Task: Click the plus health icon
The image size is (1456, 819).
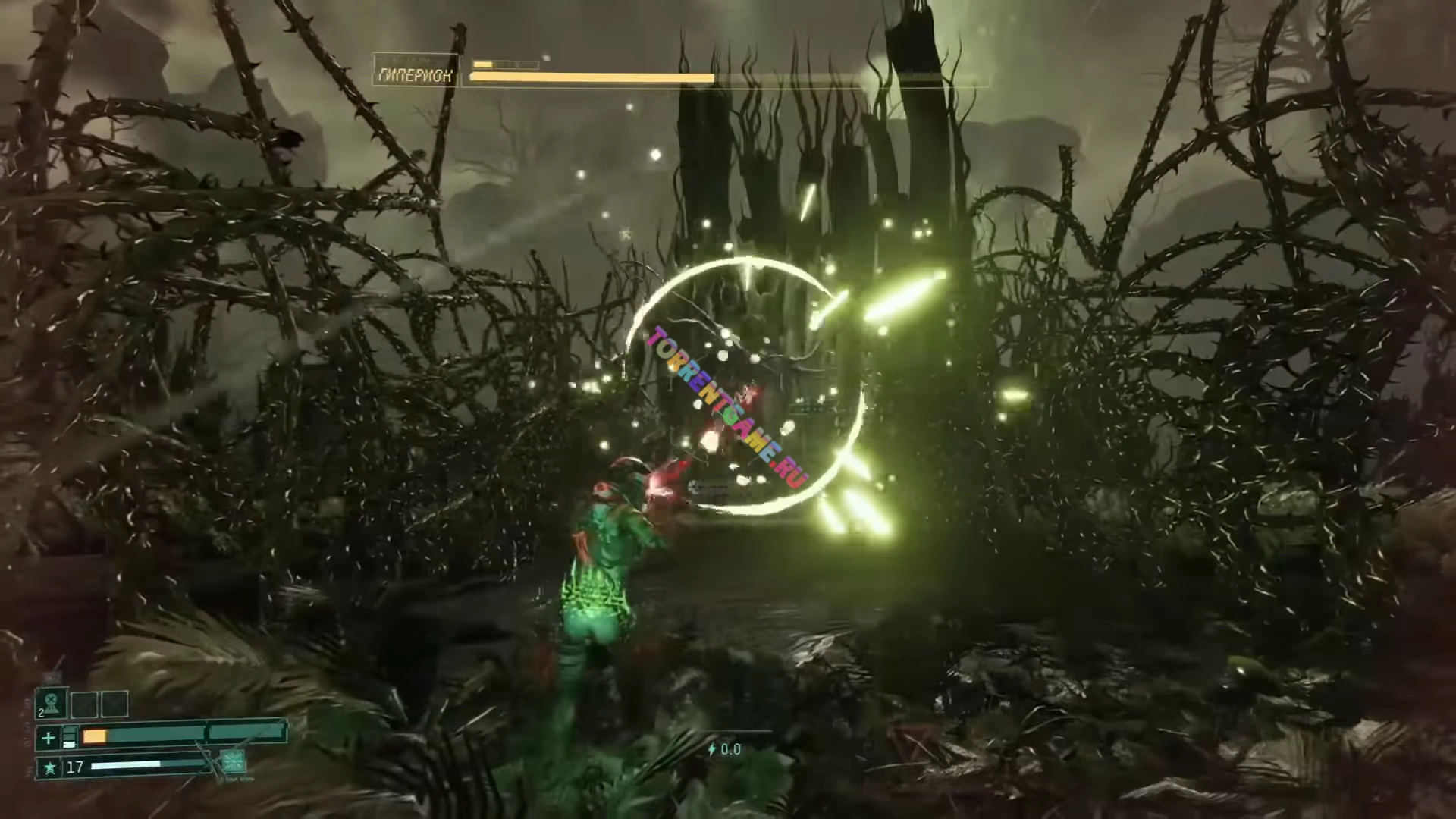Action: coord(49,737)
